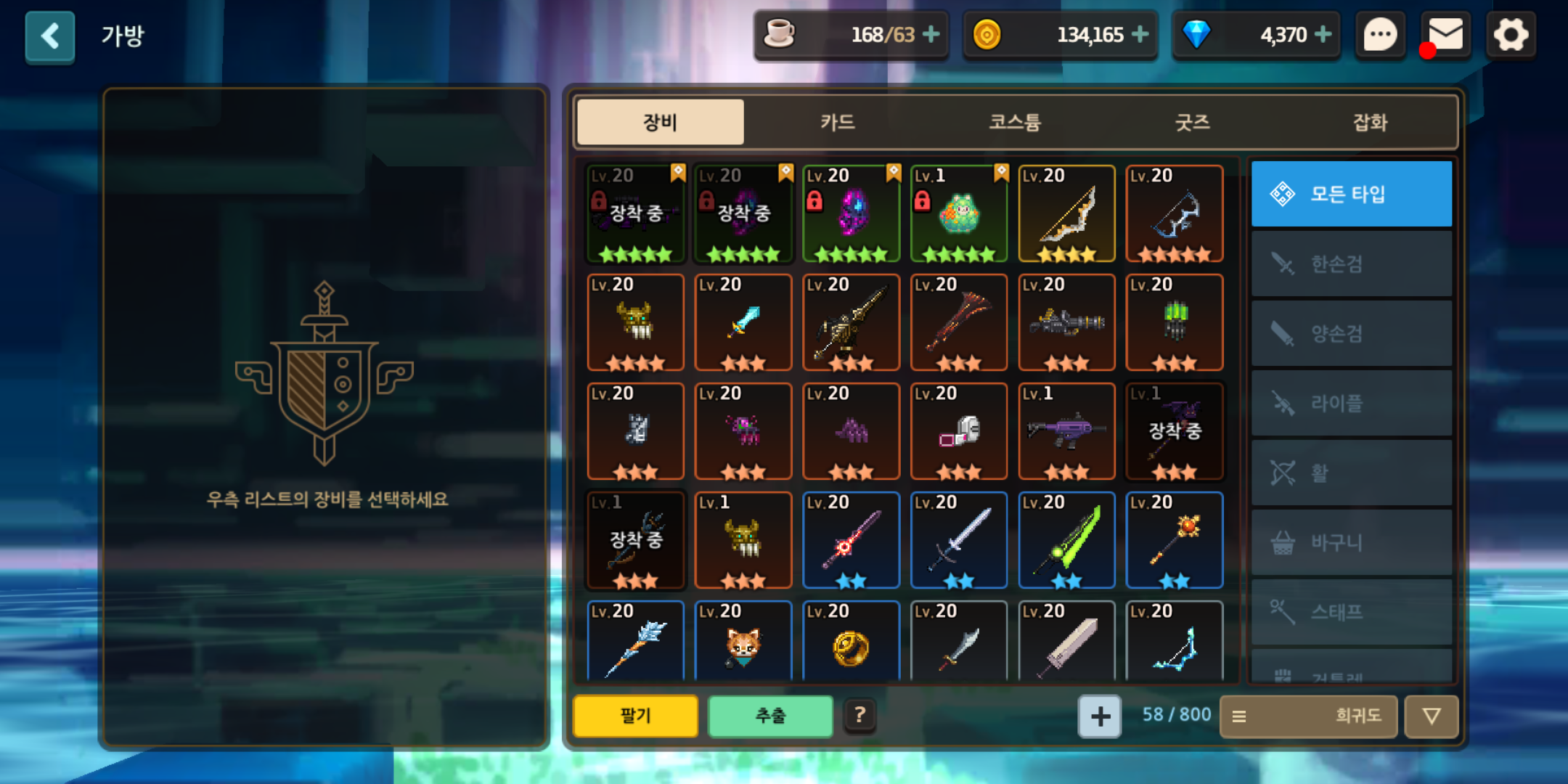1568x784 pixels.
Task: Open the question mark help button
Action: click(859, 716)
